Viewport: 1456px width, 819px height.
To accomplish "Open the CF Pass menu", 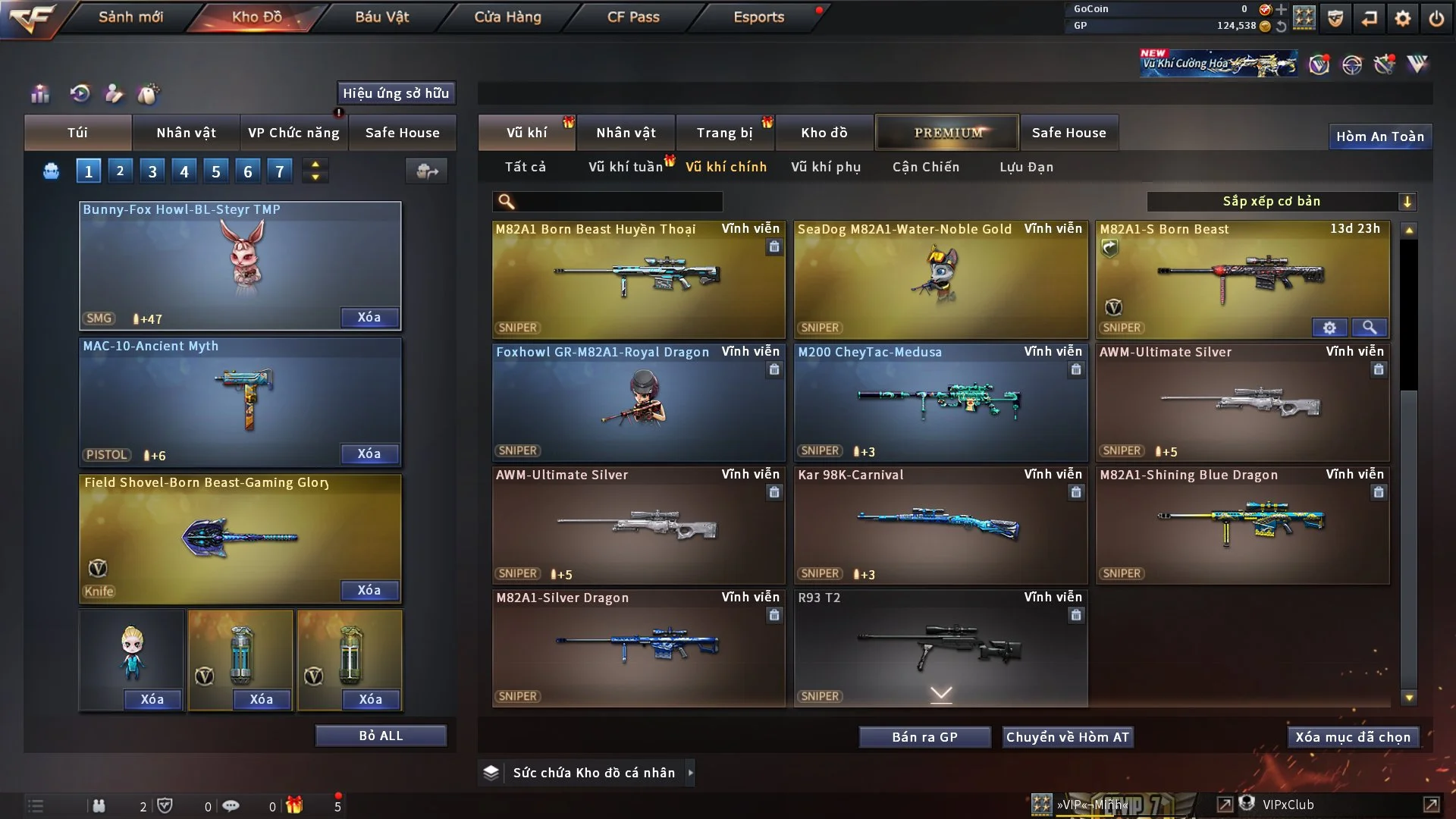I will click(x=633, y=17).
